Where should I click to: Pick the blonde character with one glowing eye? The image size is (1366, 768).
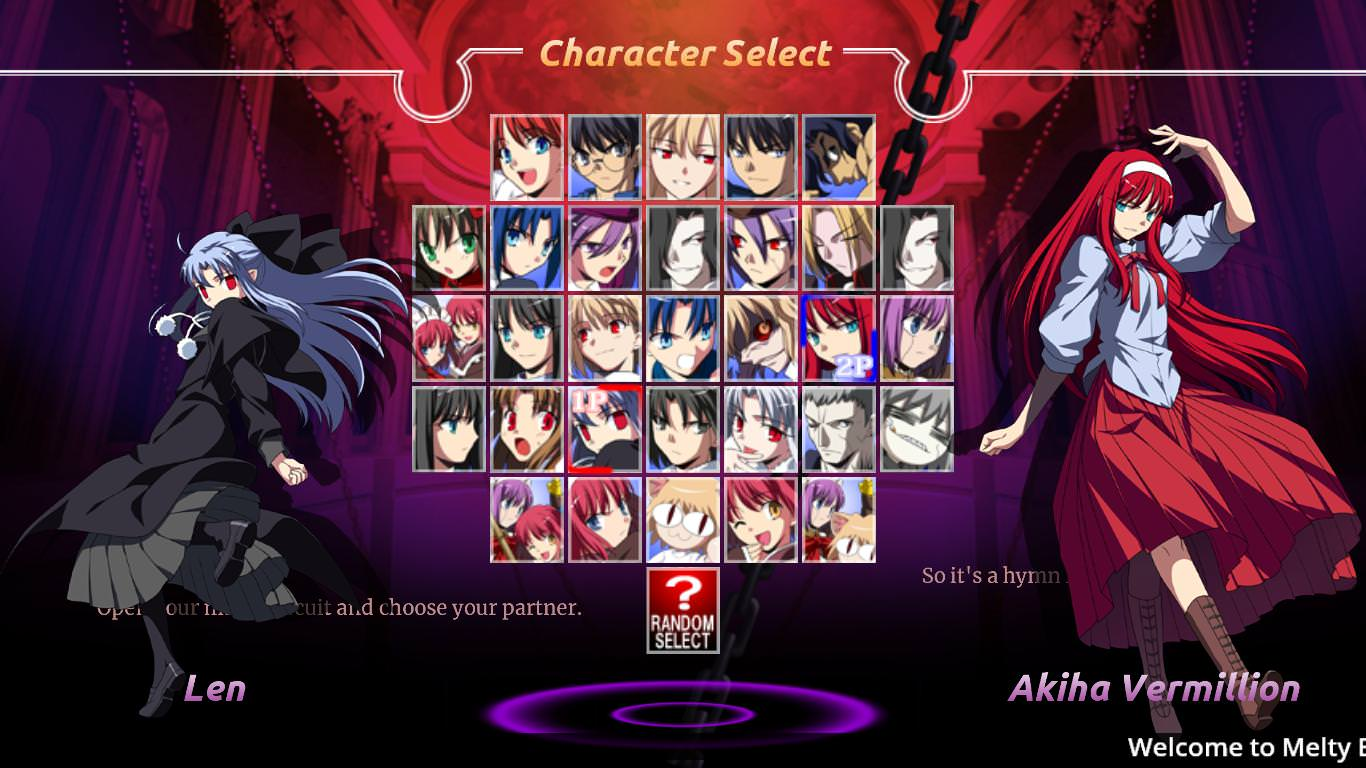click(x=761, y=338)
